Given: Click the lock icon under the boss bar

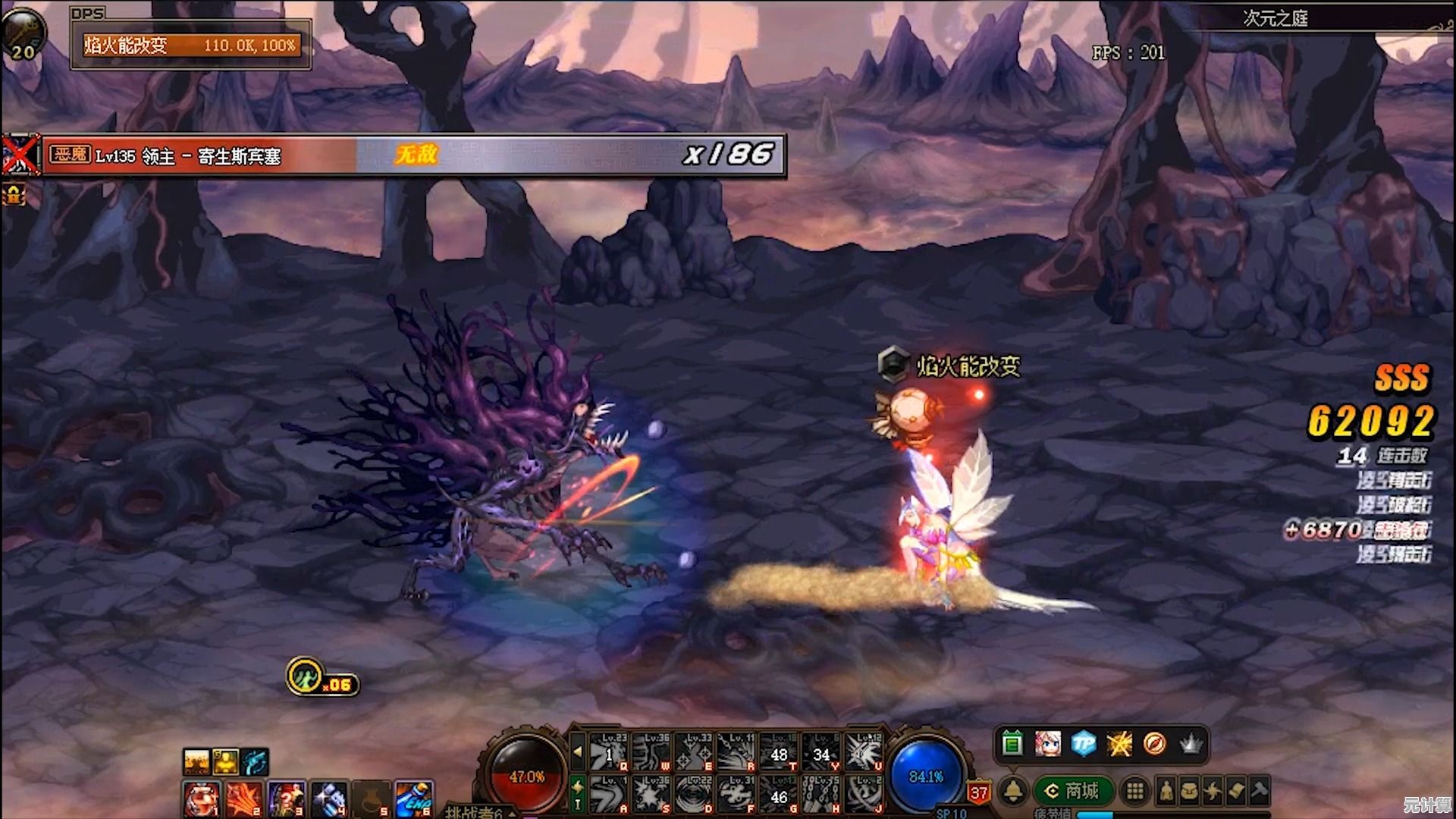Looking at the screenshot, I should coord(14,195).
